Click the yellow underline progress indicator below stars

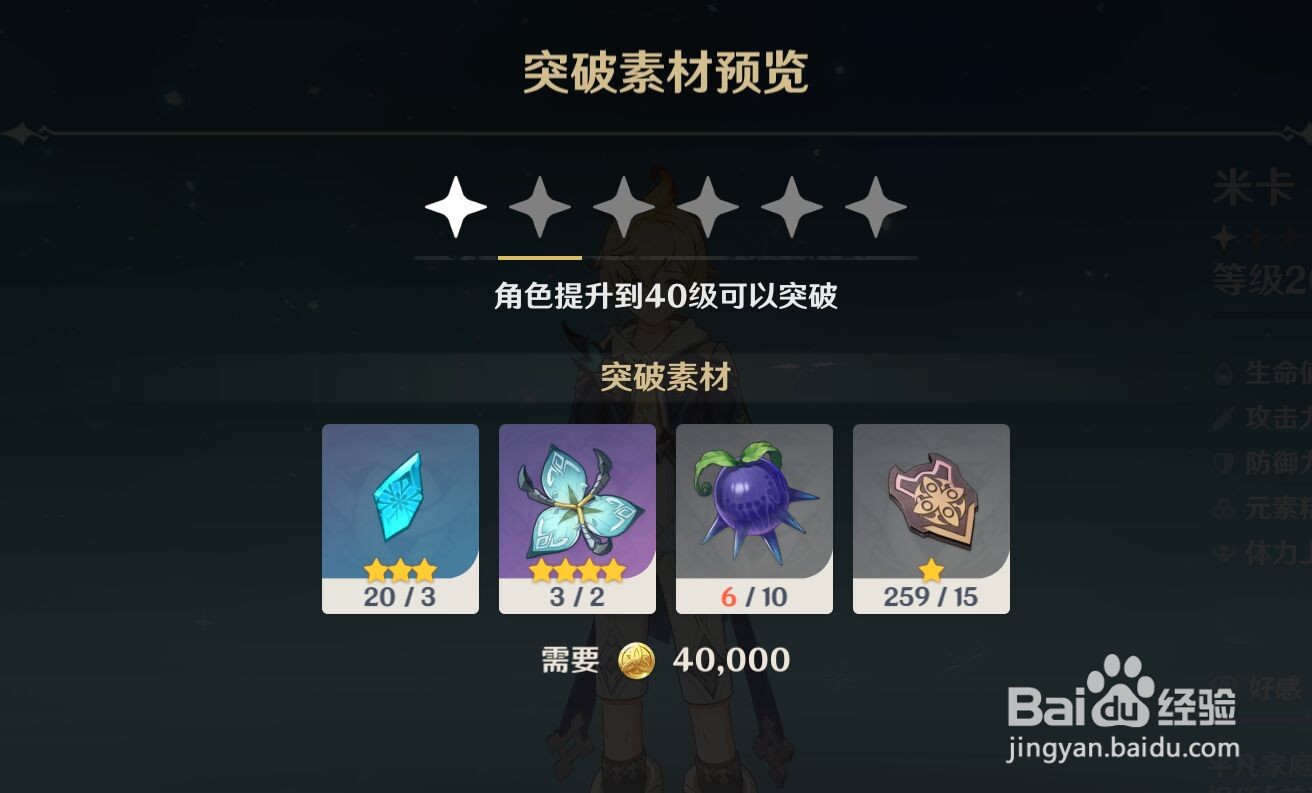coord(540,257)
